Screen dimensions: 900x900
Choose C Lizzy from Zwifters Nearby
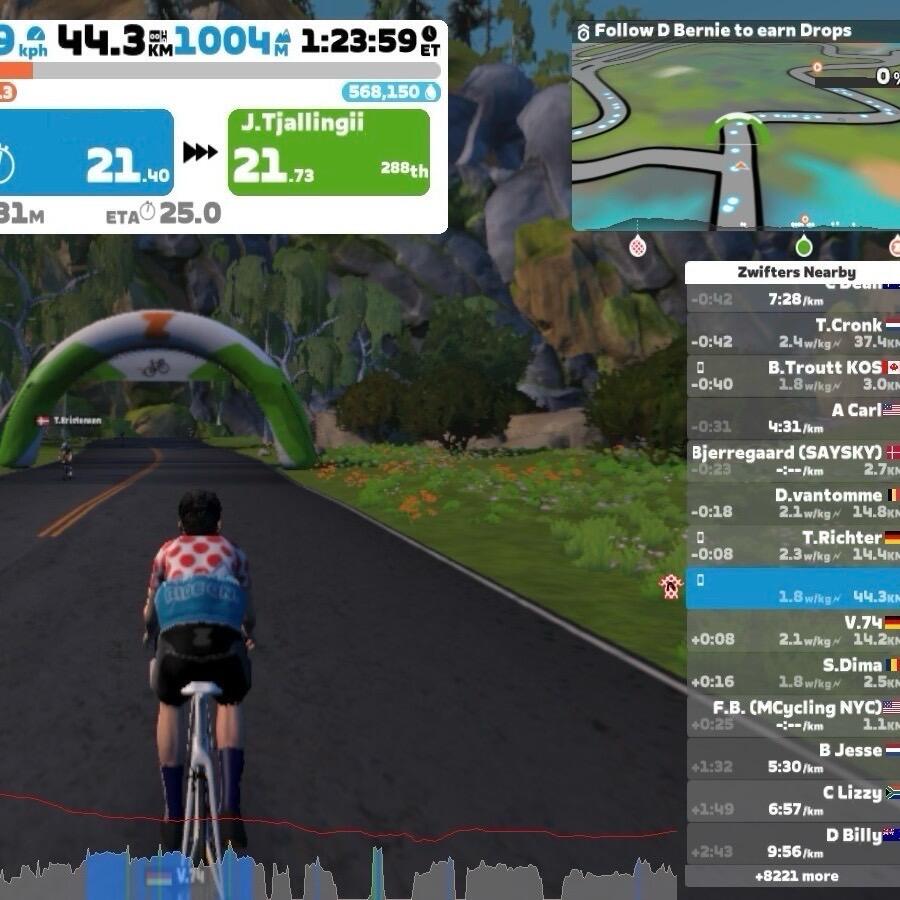point(792,801)
